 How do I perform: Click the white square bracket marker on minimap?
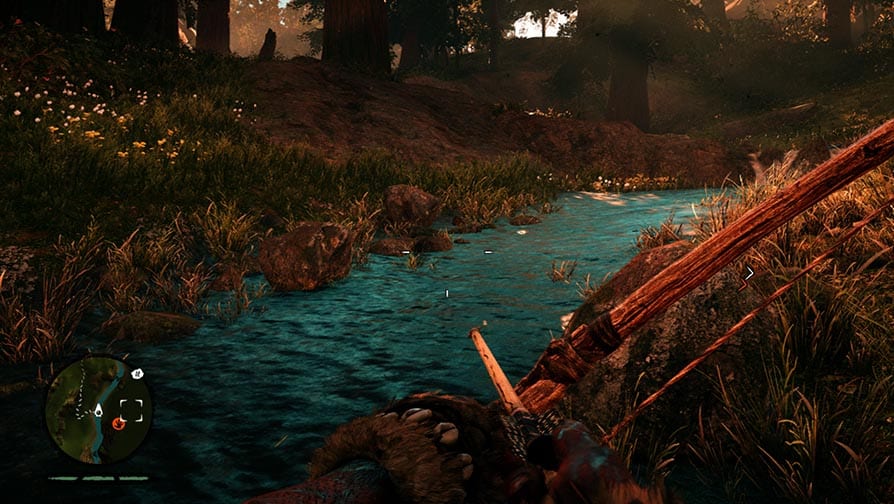click(131, 409)
